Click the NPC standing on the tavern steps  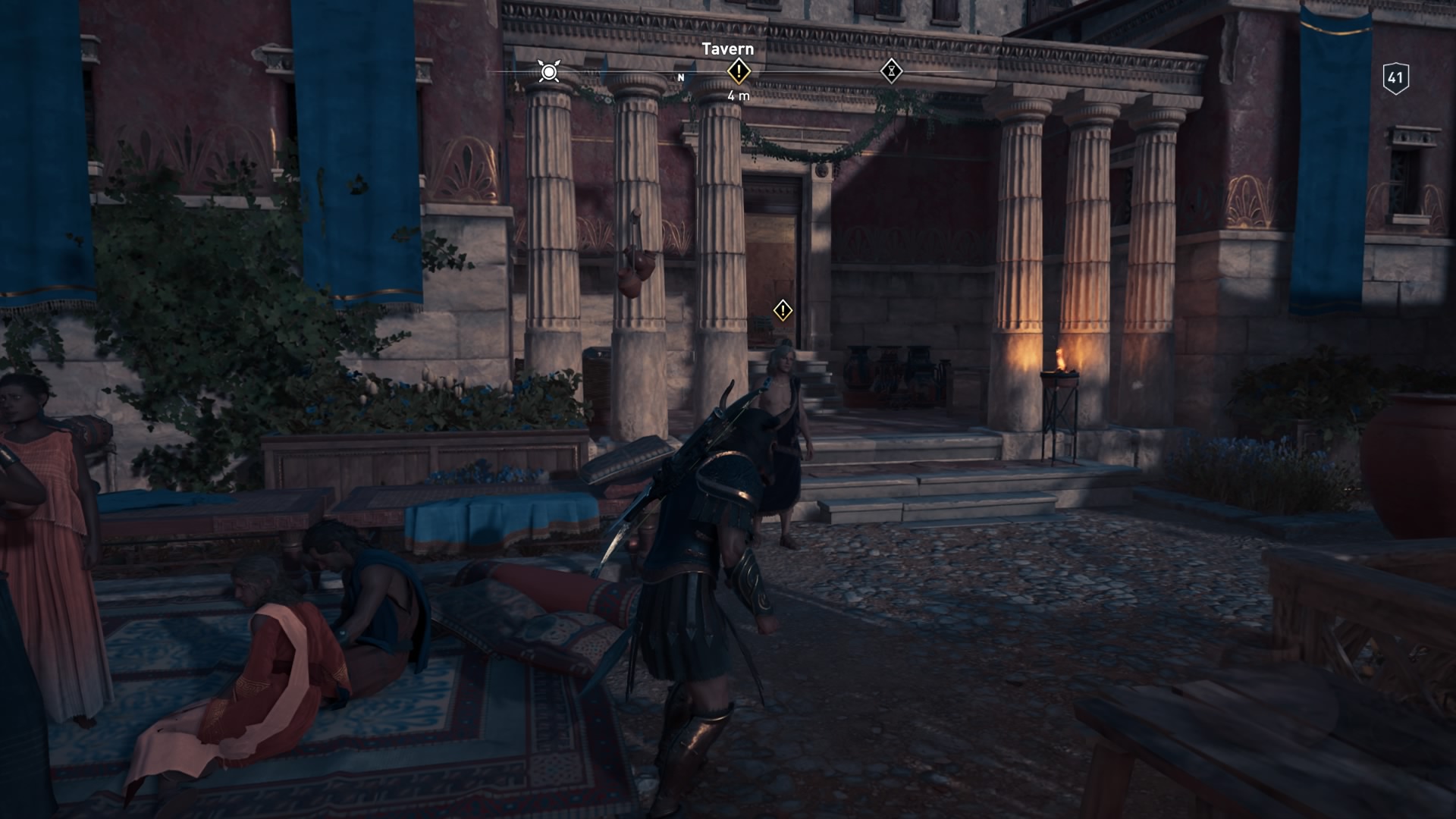(782, 425)
